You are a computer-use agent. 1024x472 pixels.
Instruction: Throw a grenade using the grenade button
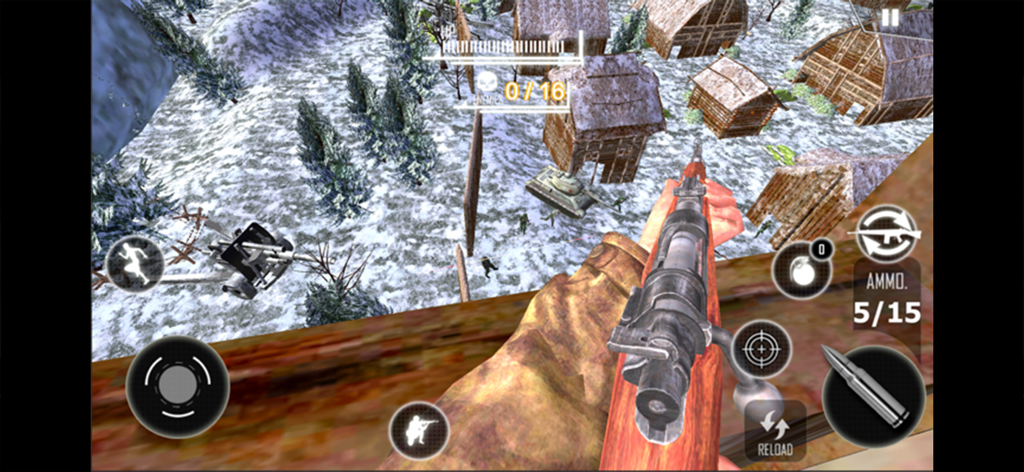[x=800, y=271]
